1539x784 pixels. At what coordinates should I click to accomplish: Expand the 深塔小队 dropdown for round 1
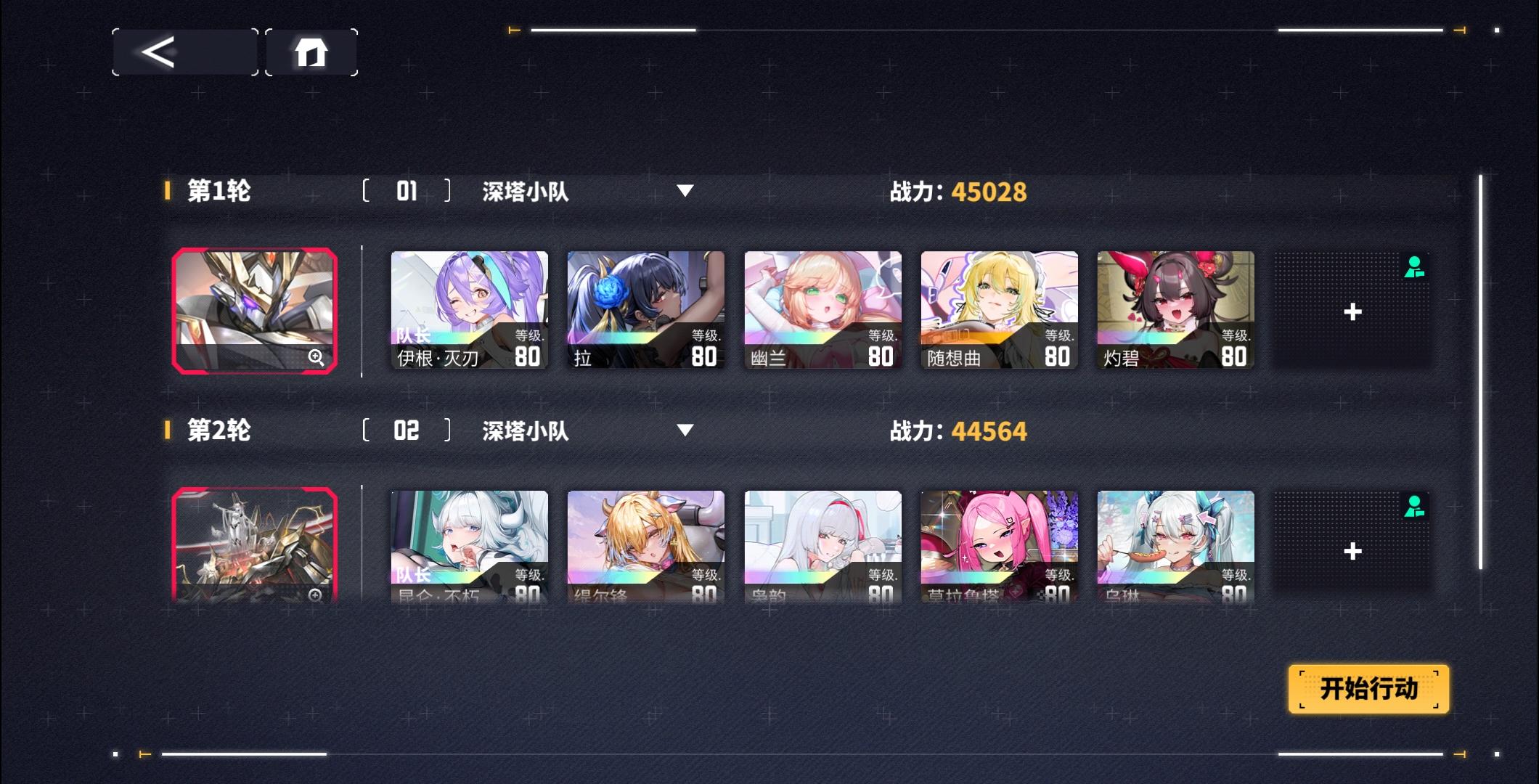point(684,190)
